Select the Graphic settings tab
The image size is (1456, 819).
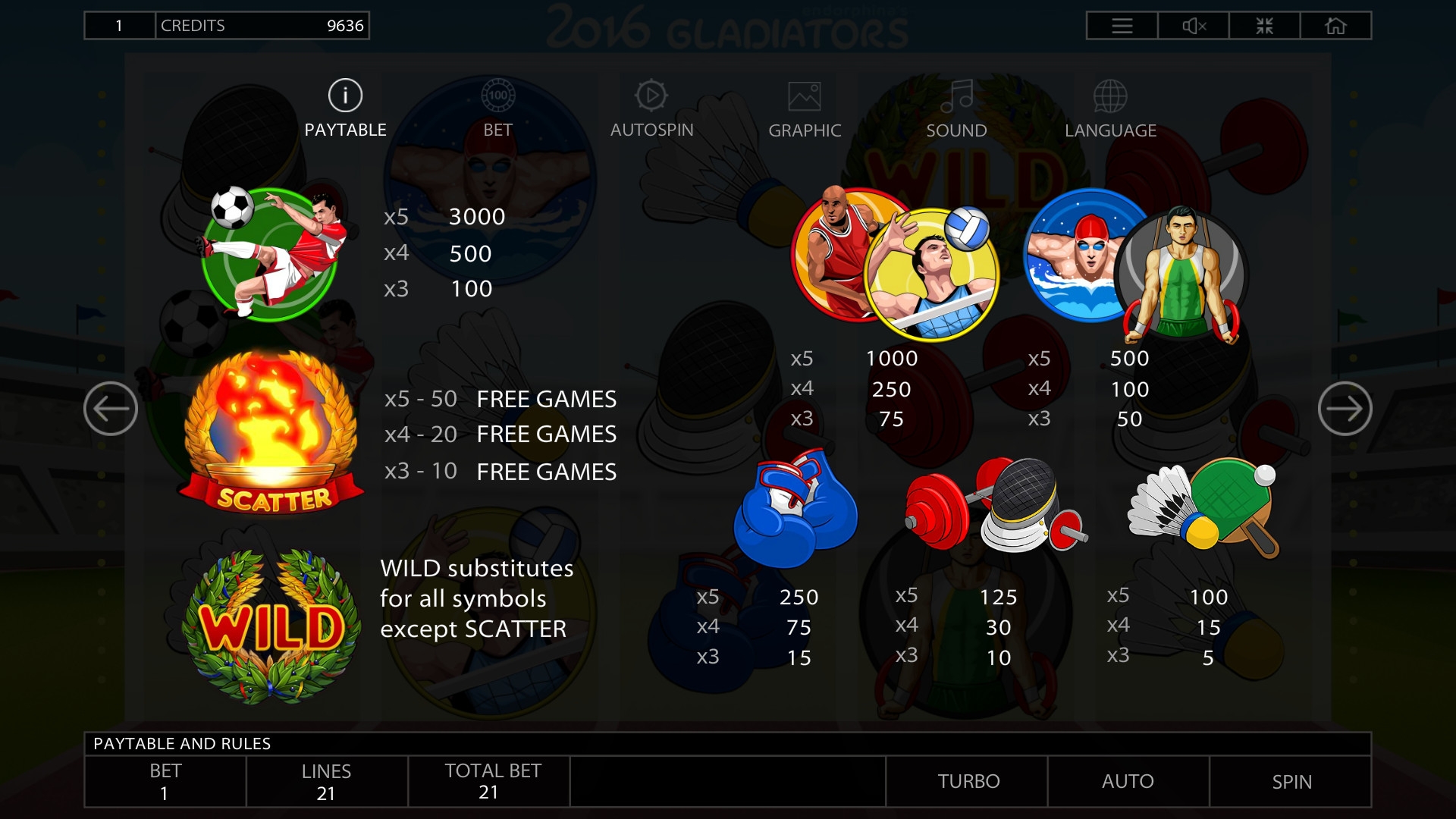(x=805, y=109)
